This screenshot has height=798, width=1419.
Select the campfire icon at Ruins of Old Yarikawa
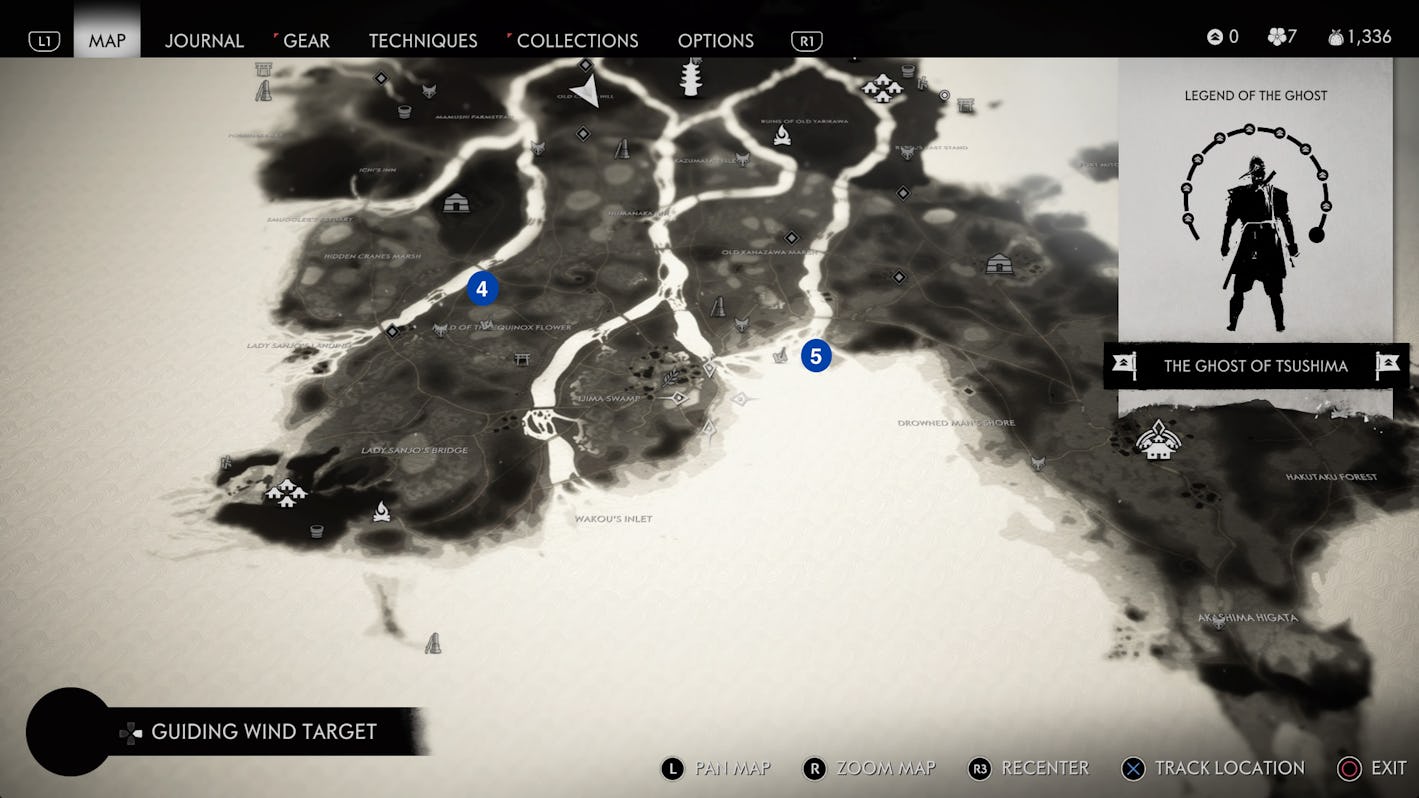tap(783, 134)
